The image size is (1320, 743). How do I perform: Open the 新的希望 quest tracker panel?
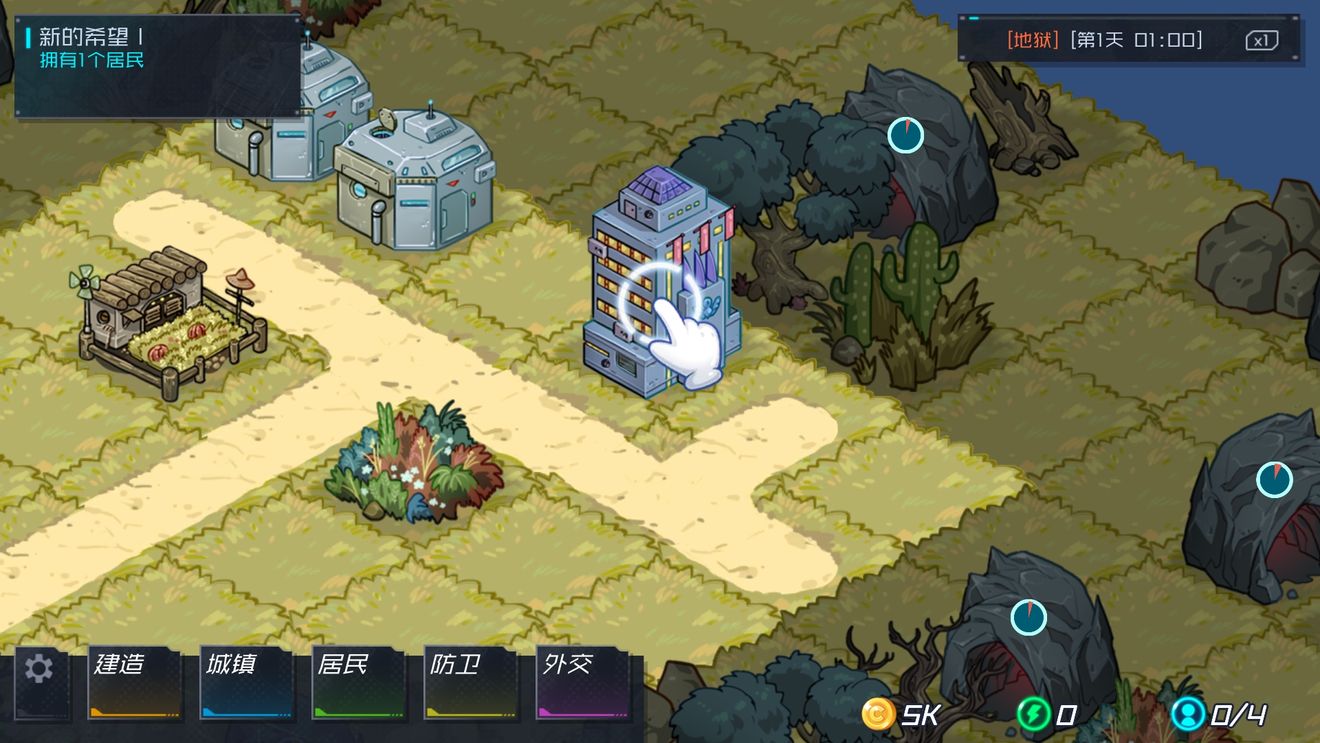point(157,65)
